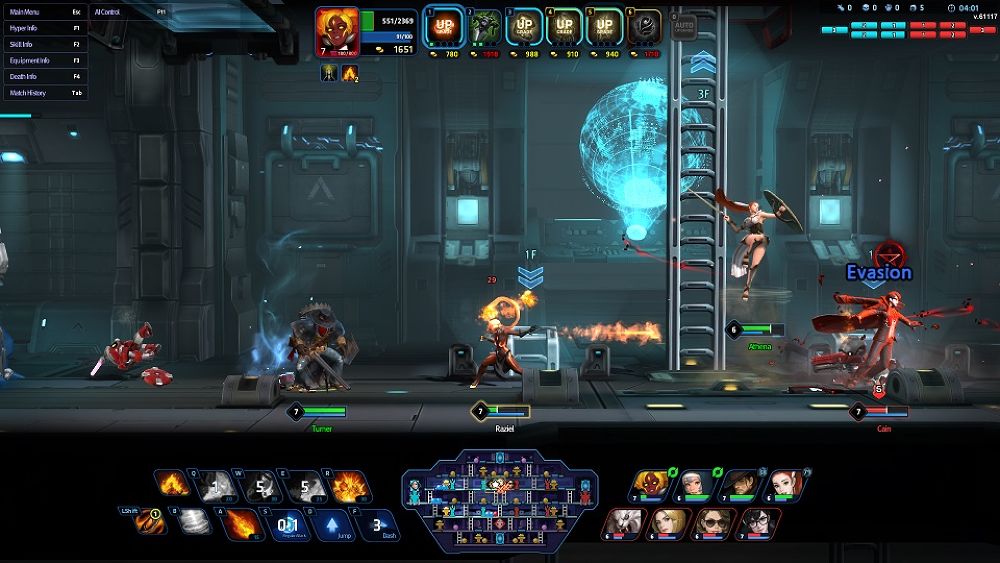The width and height of the screenshot is (1000, 563).
Task: Select the green creature equipment slot
Action: [x=485, y=27]
